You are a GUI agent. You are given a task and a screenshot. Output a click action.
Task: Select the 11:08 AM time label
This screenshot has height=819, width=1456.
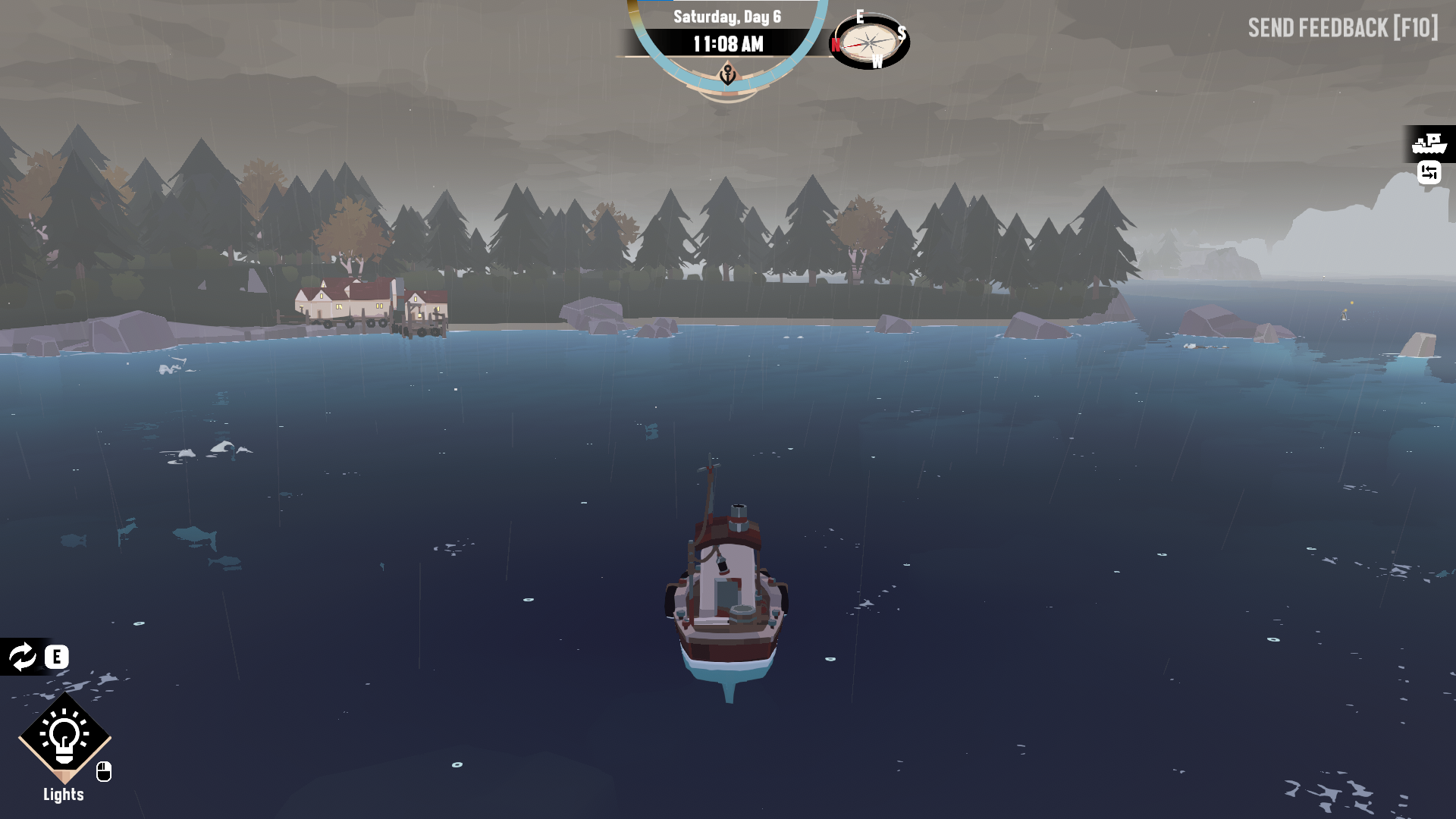point(729,43)
